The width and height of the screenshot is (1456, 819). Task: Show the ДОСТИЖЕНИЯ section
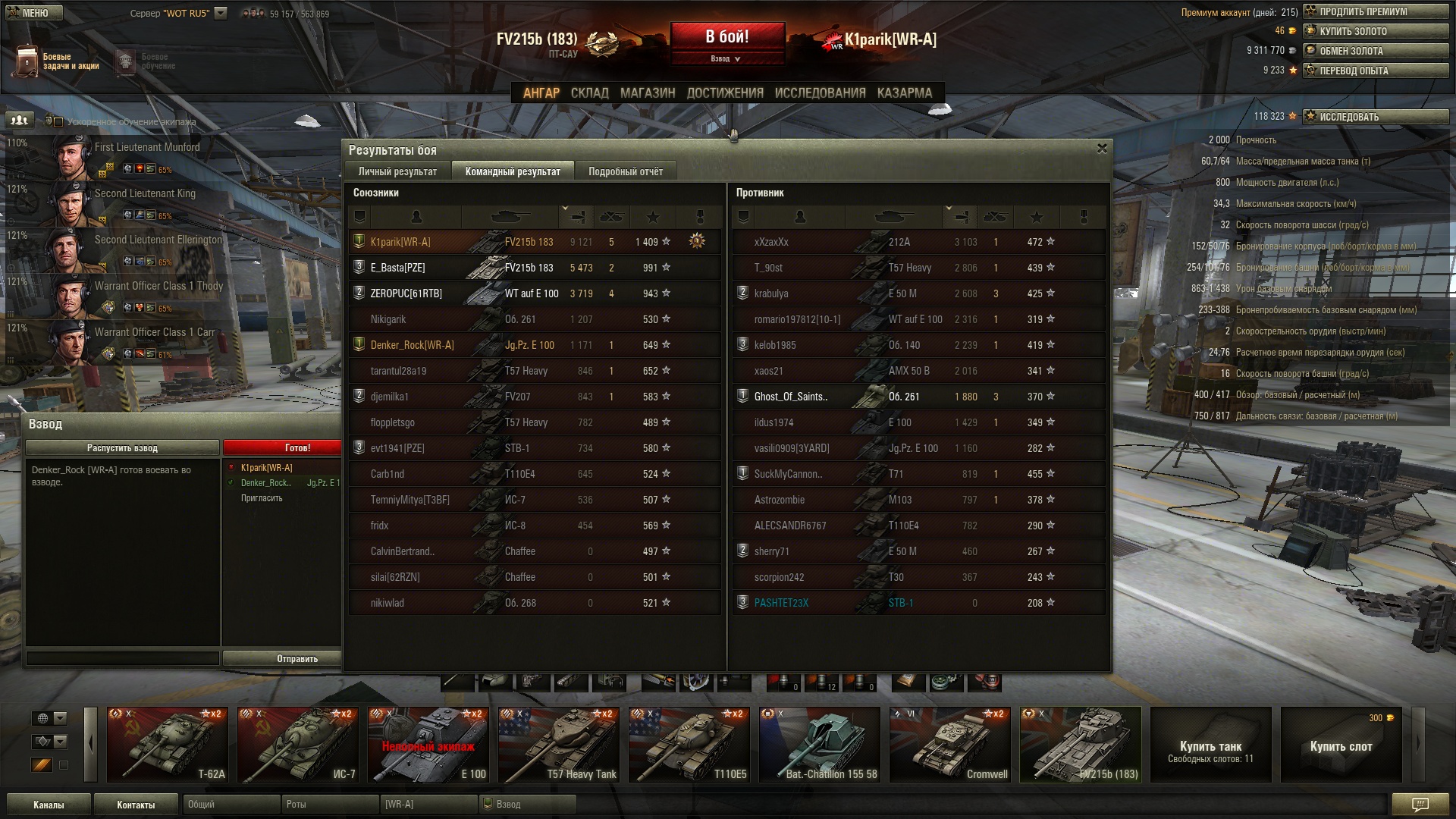click(x=724, y=93)
